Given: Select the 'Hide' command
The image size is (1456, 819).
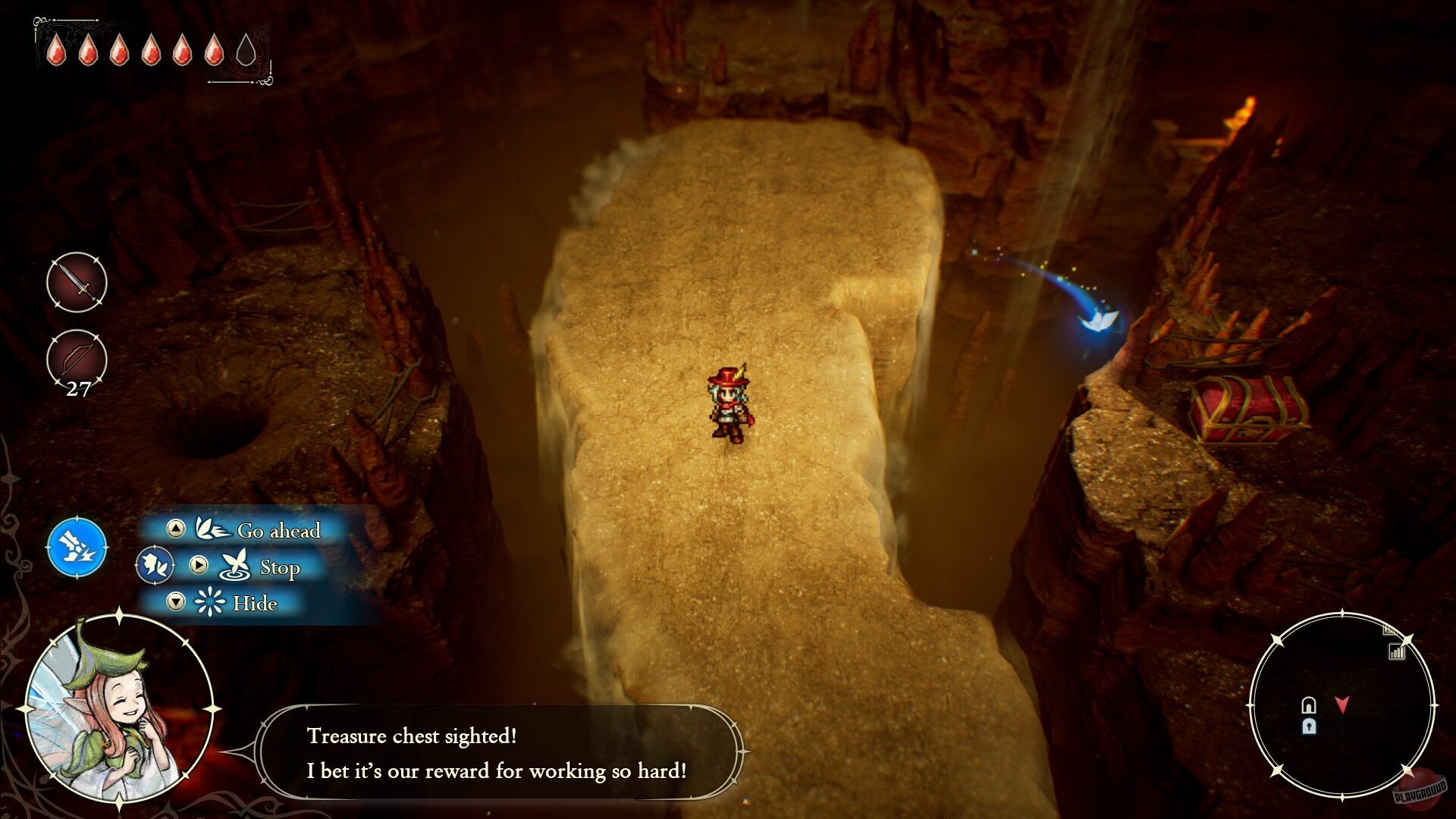Looking at the screenshot, I should [x=256, y=604].
